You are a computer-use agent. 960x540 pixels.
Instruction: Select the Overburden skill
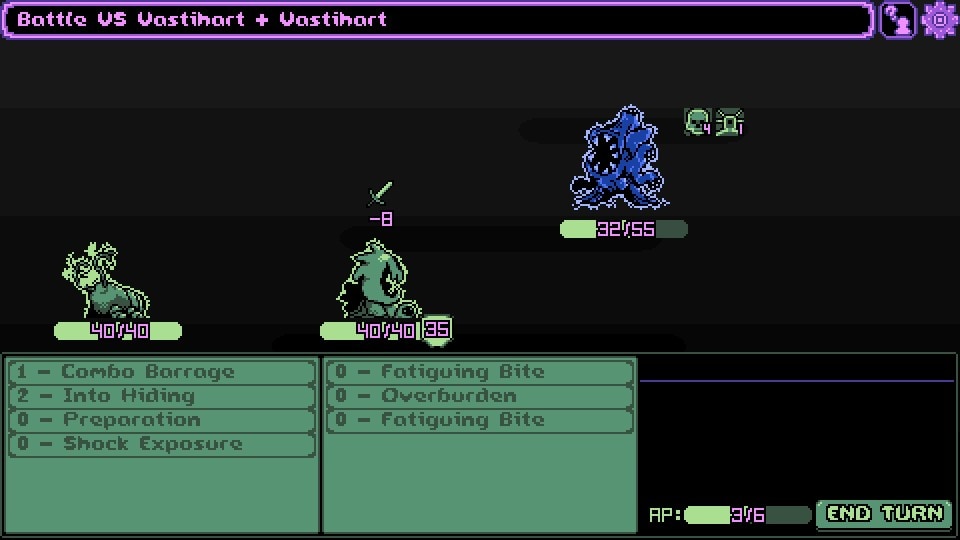479,396
